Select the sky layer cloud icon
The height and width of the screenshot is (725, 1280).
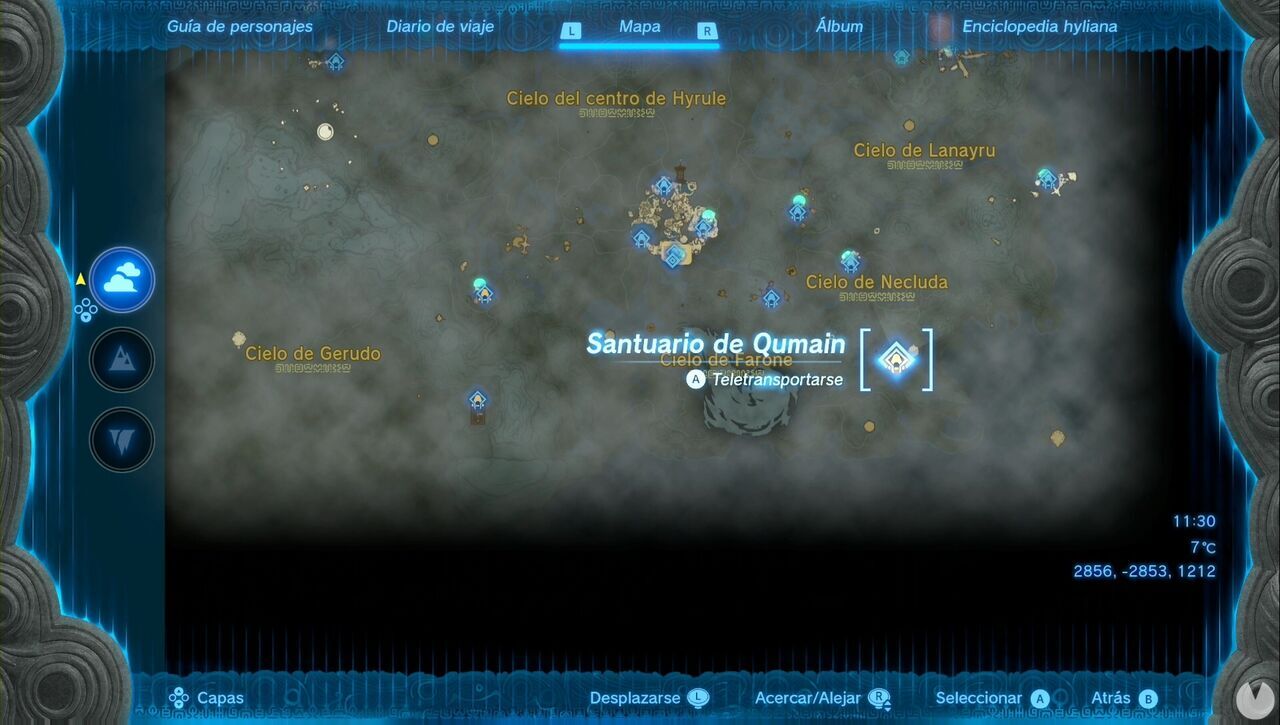pos(121,280)
